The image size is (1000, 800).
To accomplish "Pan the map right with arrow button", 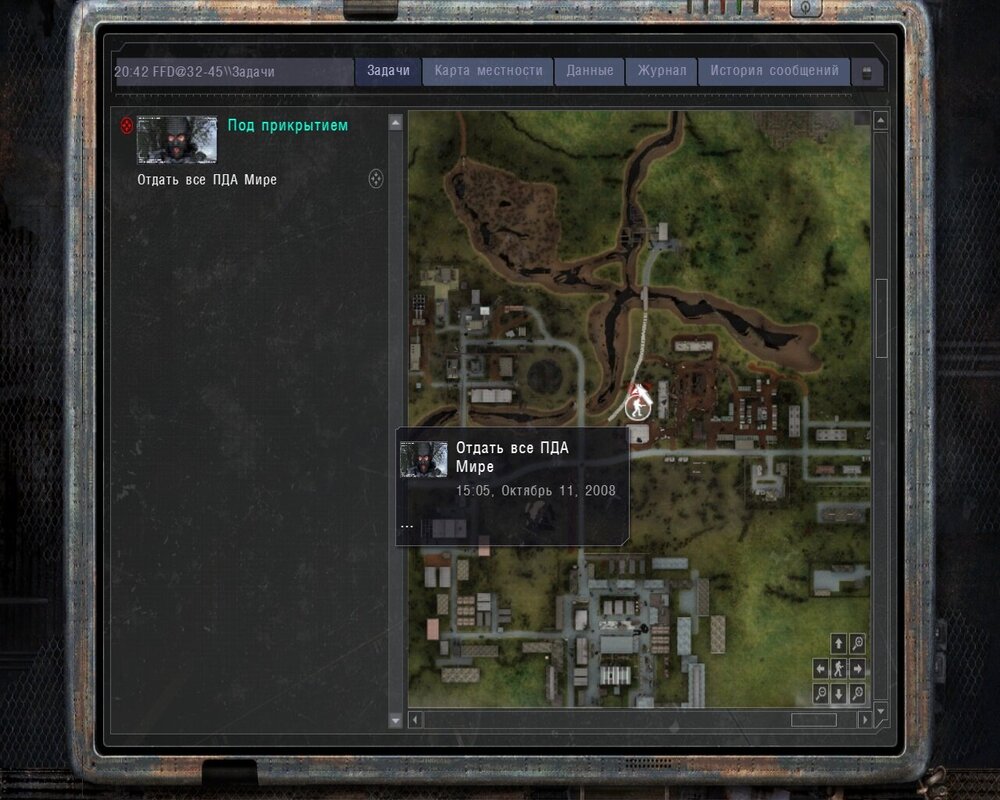I will [857, 668].
